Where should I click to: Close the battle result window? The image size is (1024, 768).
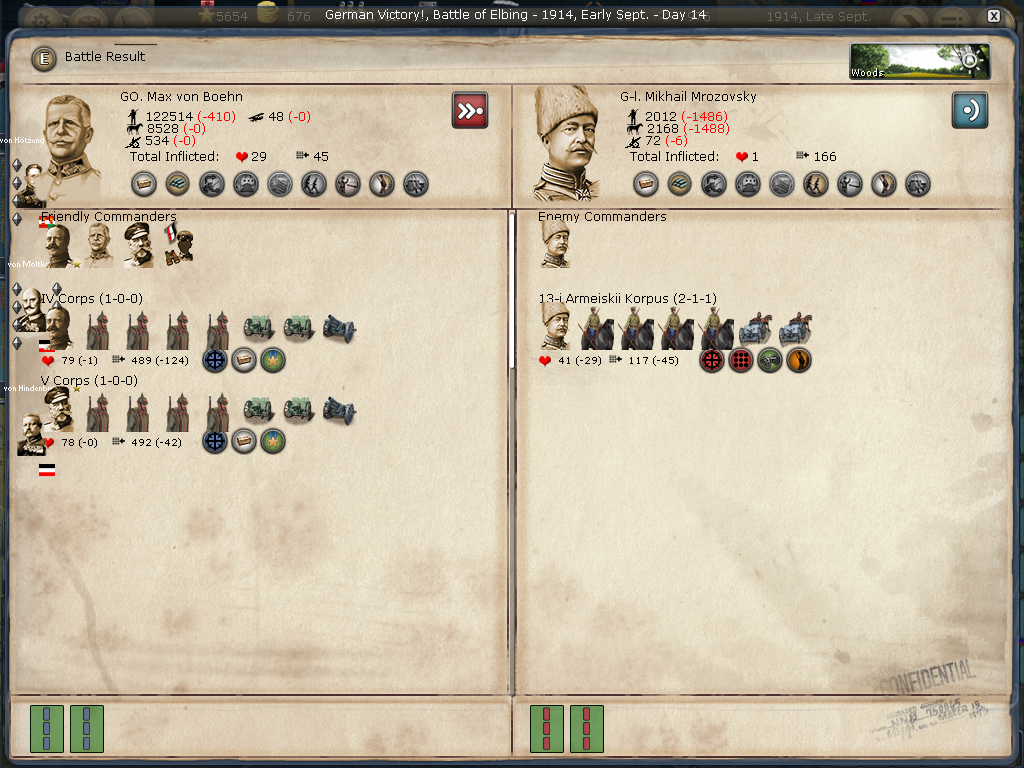(x=993, y=16)
